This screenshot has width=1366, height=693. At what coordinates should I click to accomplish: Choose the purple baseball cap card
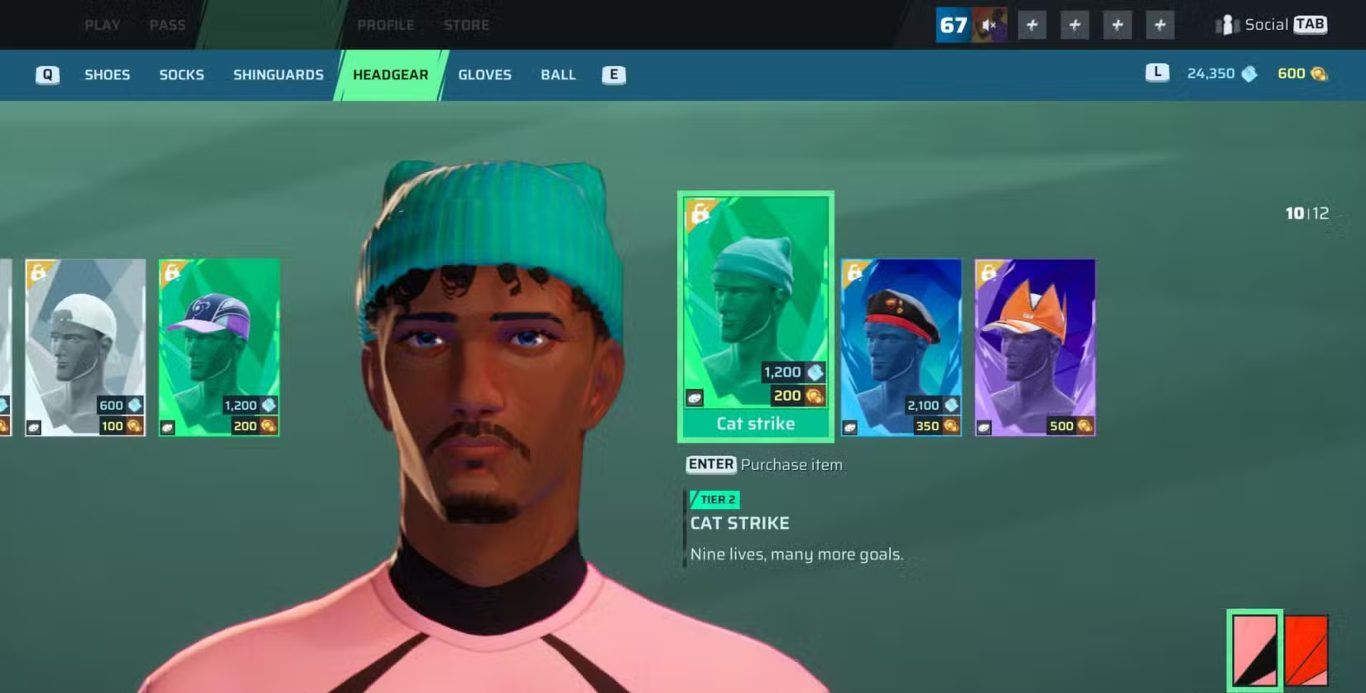[219, 347]
